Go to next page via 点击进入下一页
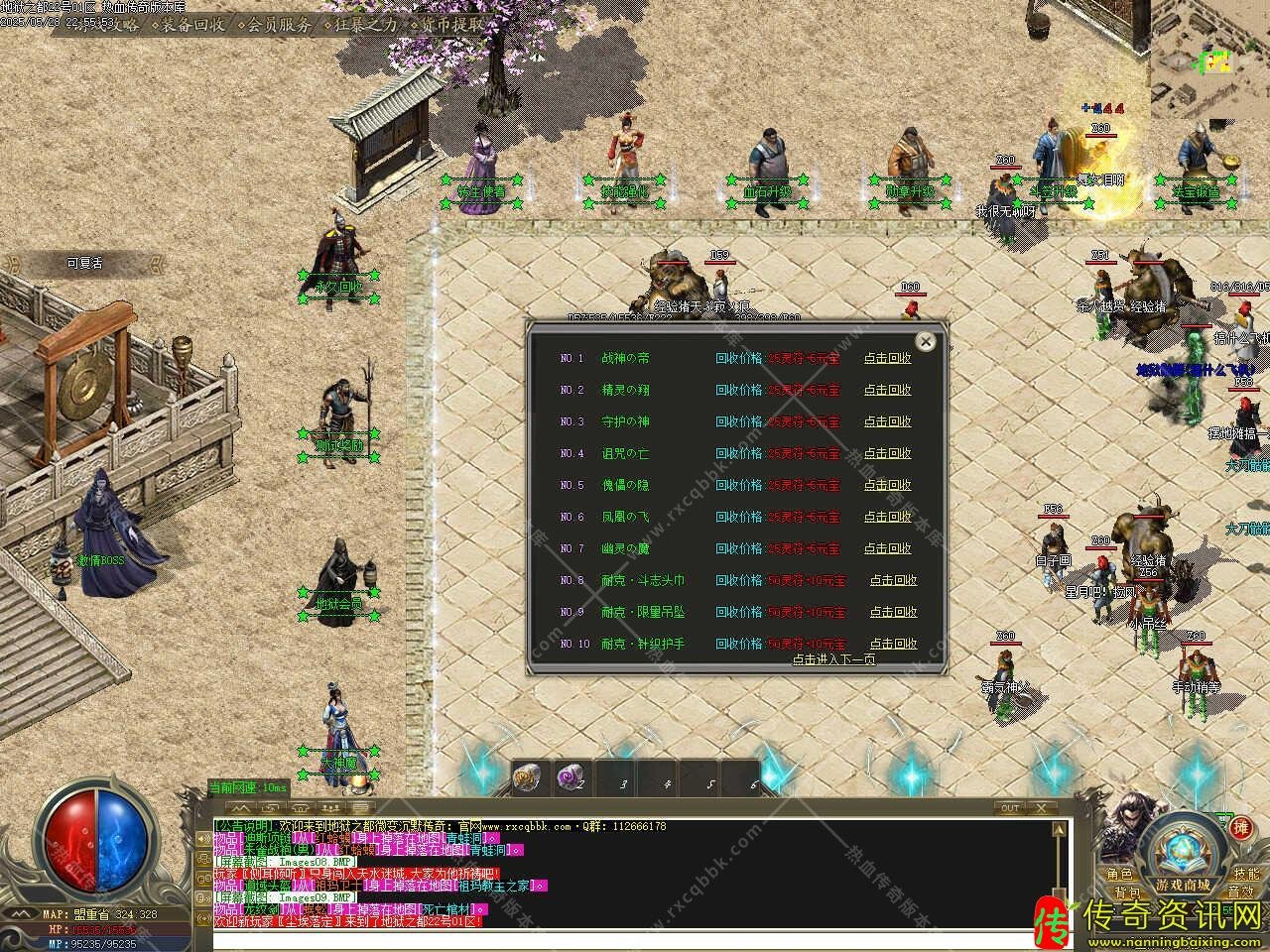1270x952 pixels. tap(833, 658)
